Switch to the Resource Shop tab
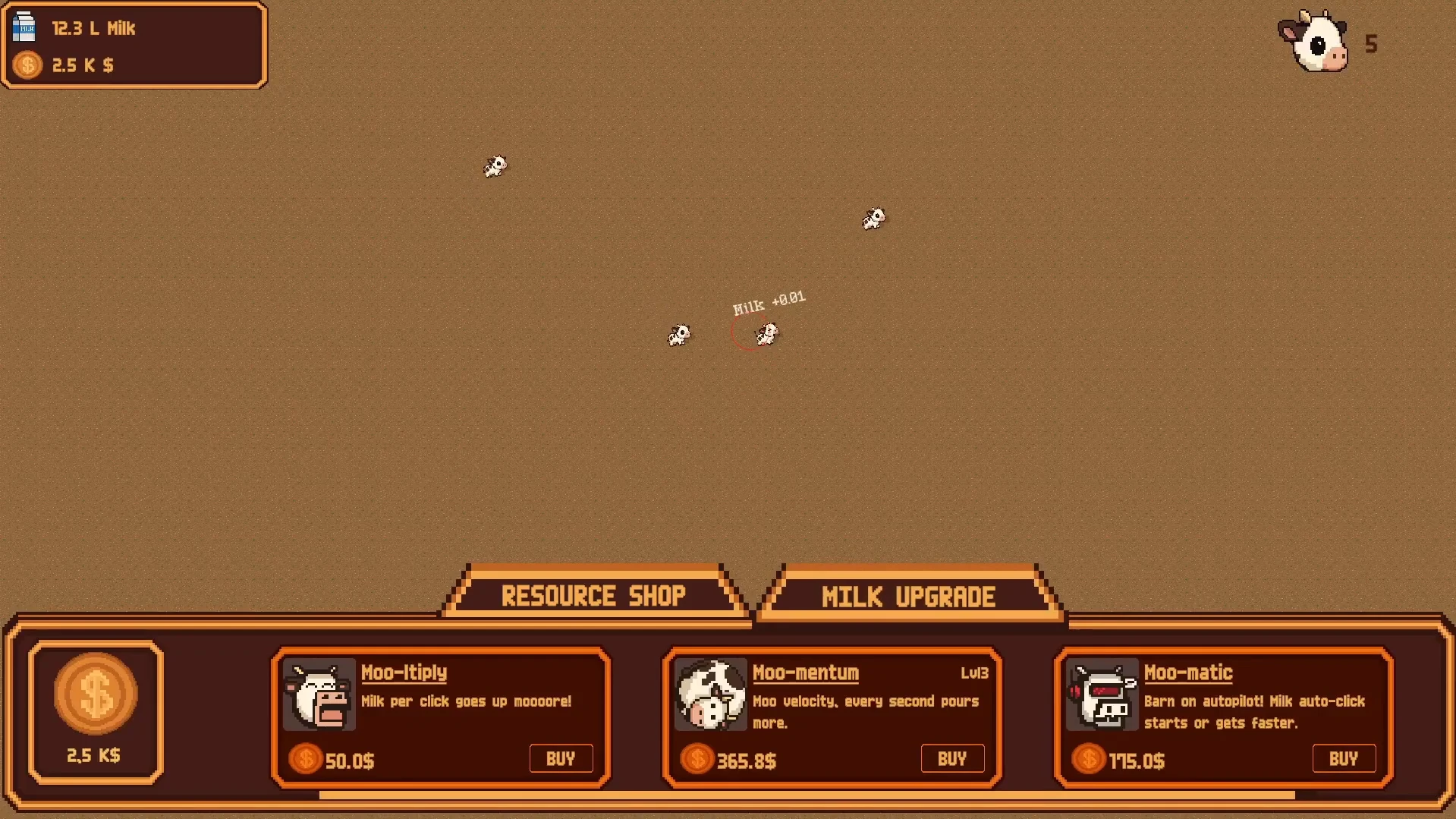 click(593, 596)
